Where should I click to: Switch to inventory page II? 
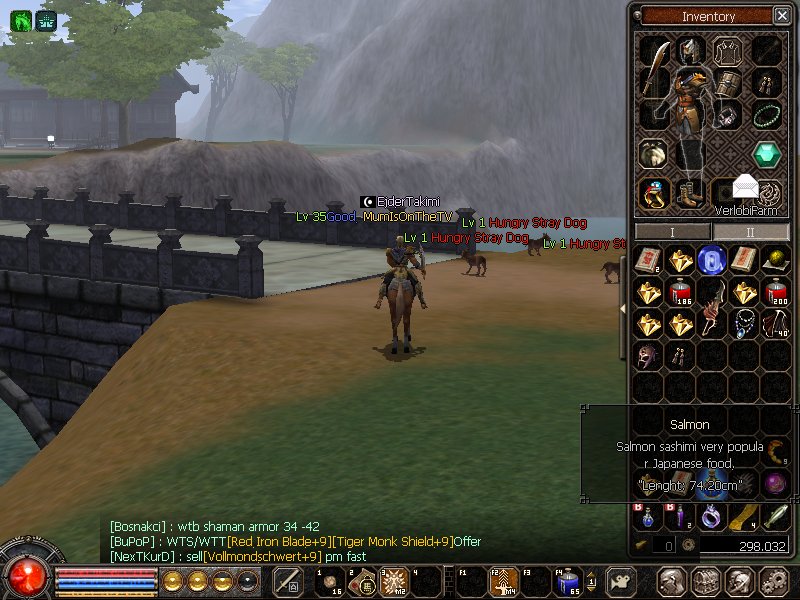(x=750, y=231)
